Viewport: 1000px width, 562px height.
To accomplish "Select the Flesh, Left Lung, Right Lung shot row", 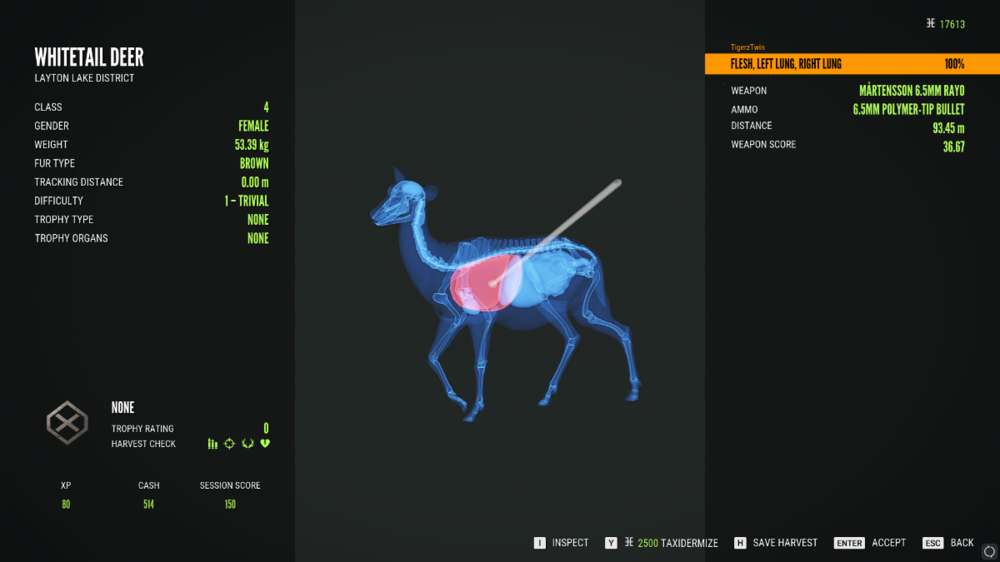I will [x=848, y=64].
